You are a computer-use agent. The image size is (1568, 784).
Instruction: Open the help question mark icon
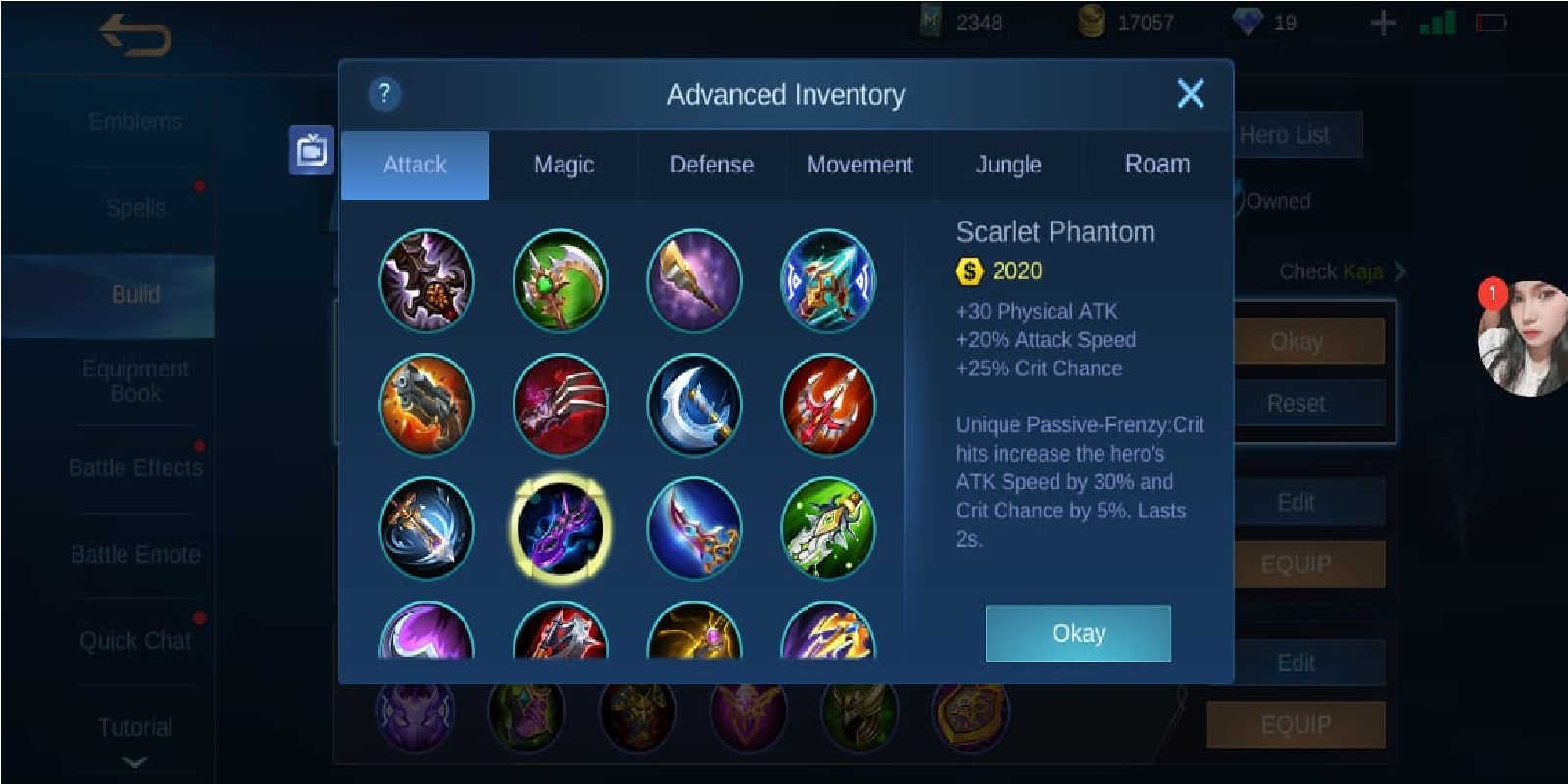click(382, 94)
